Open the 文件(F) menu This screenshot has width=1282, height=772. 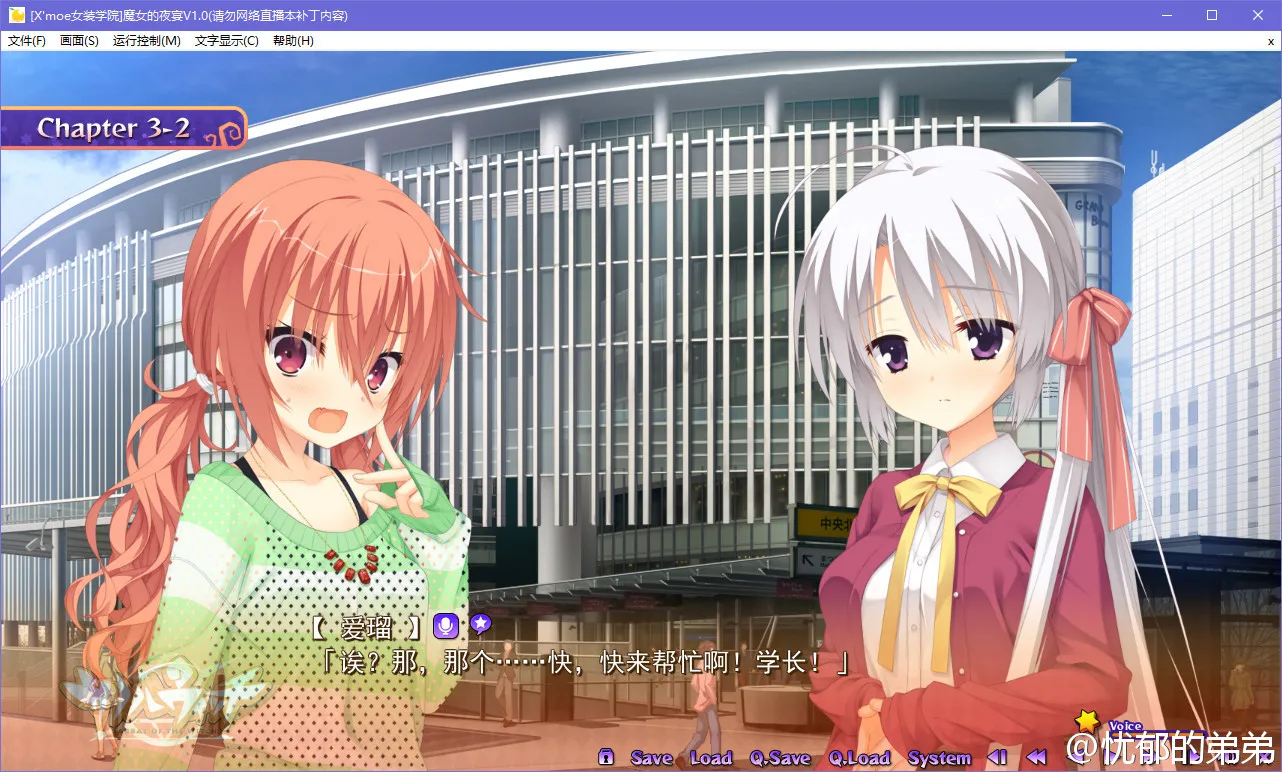pyautogui.click(x=27, y=41)
